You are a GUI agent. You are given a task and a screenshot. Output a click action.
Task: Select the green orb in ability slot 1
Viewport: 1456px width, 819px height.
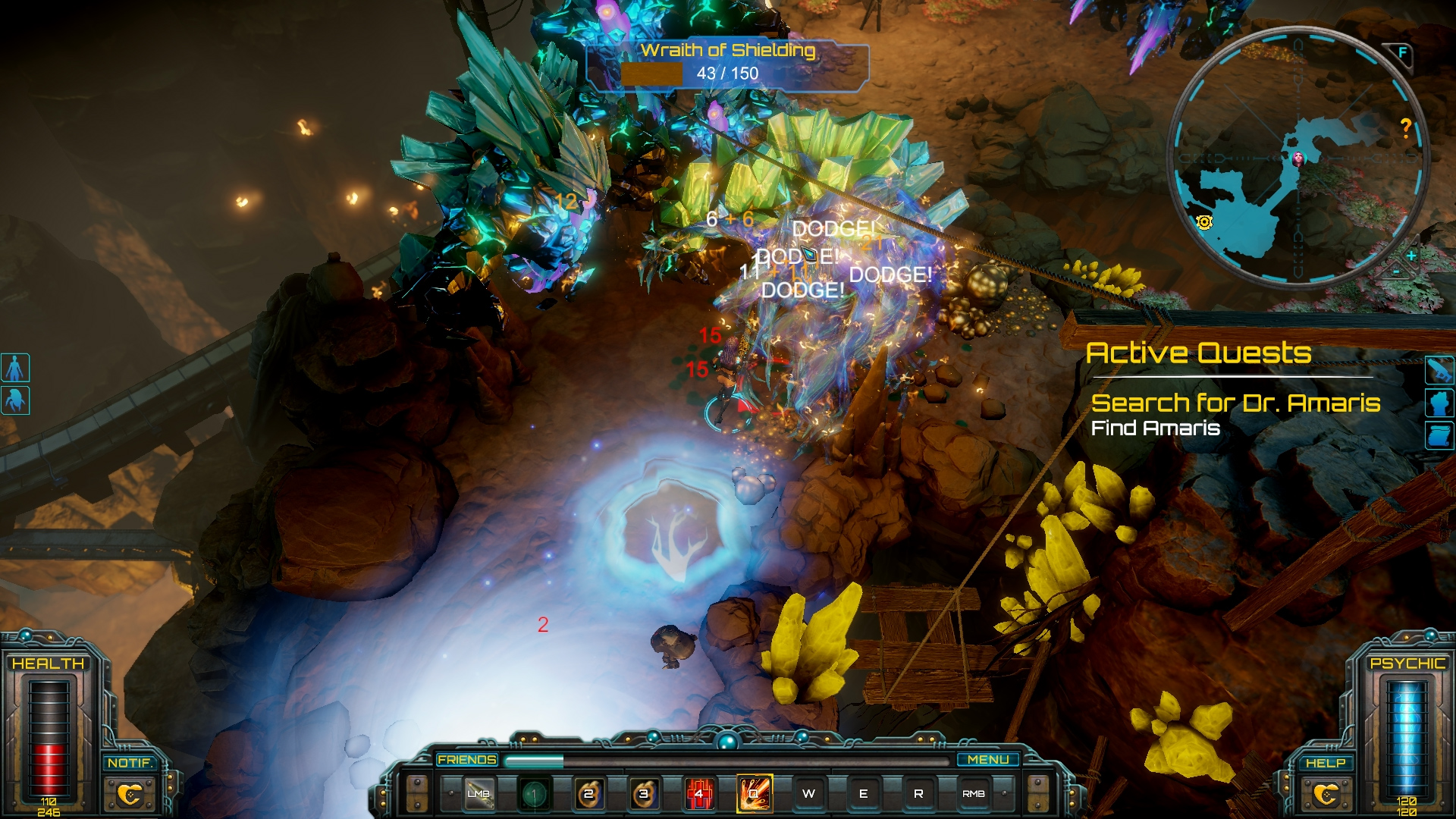[x=534, y=794]
